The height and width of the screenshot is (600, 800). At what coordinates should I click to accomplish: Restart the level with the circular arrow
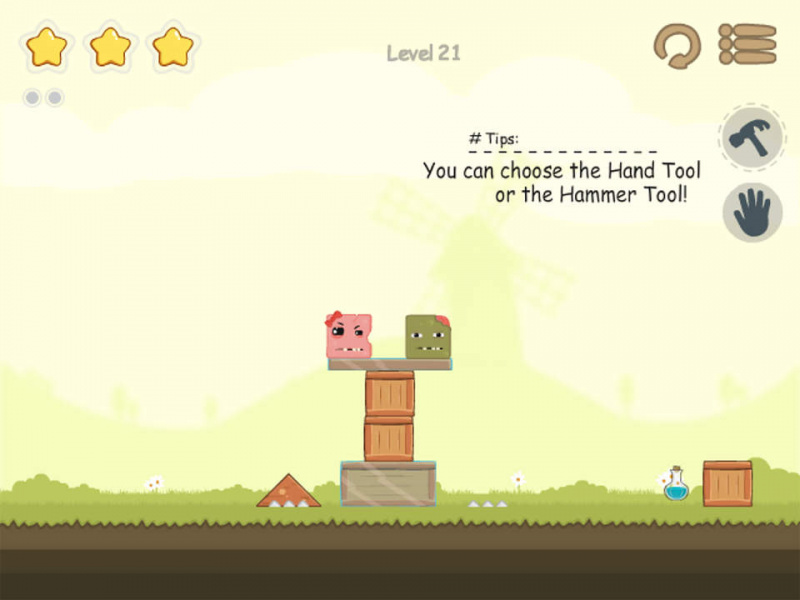677,46
